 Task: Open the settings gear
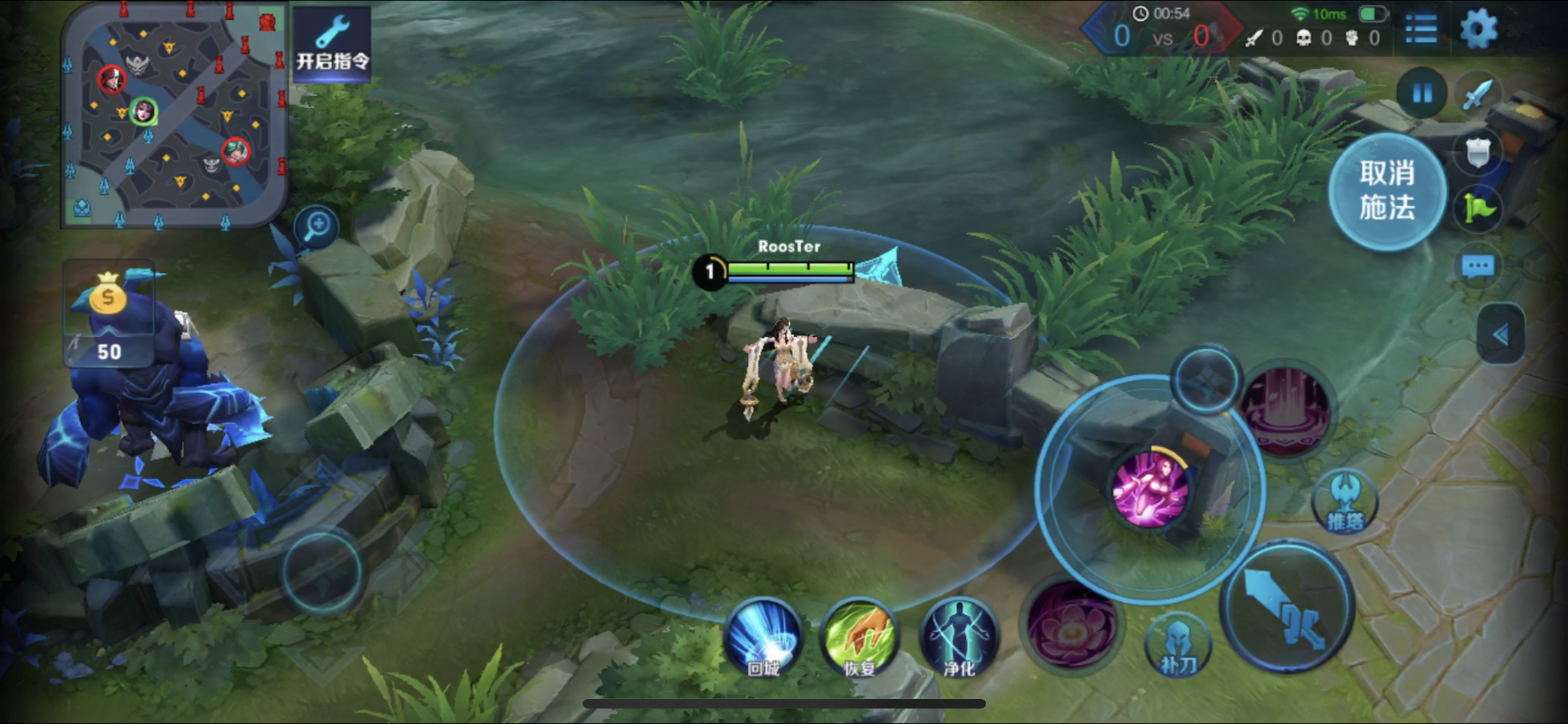1478,29
